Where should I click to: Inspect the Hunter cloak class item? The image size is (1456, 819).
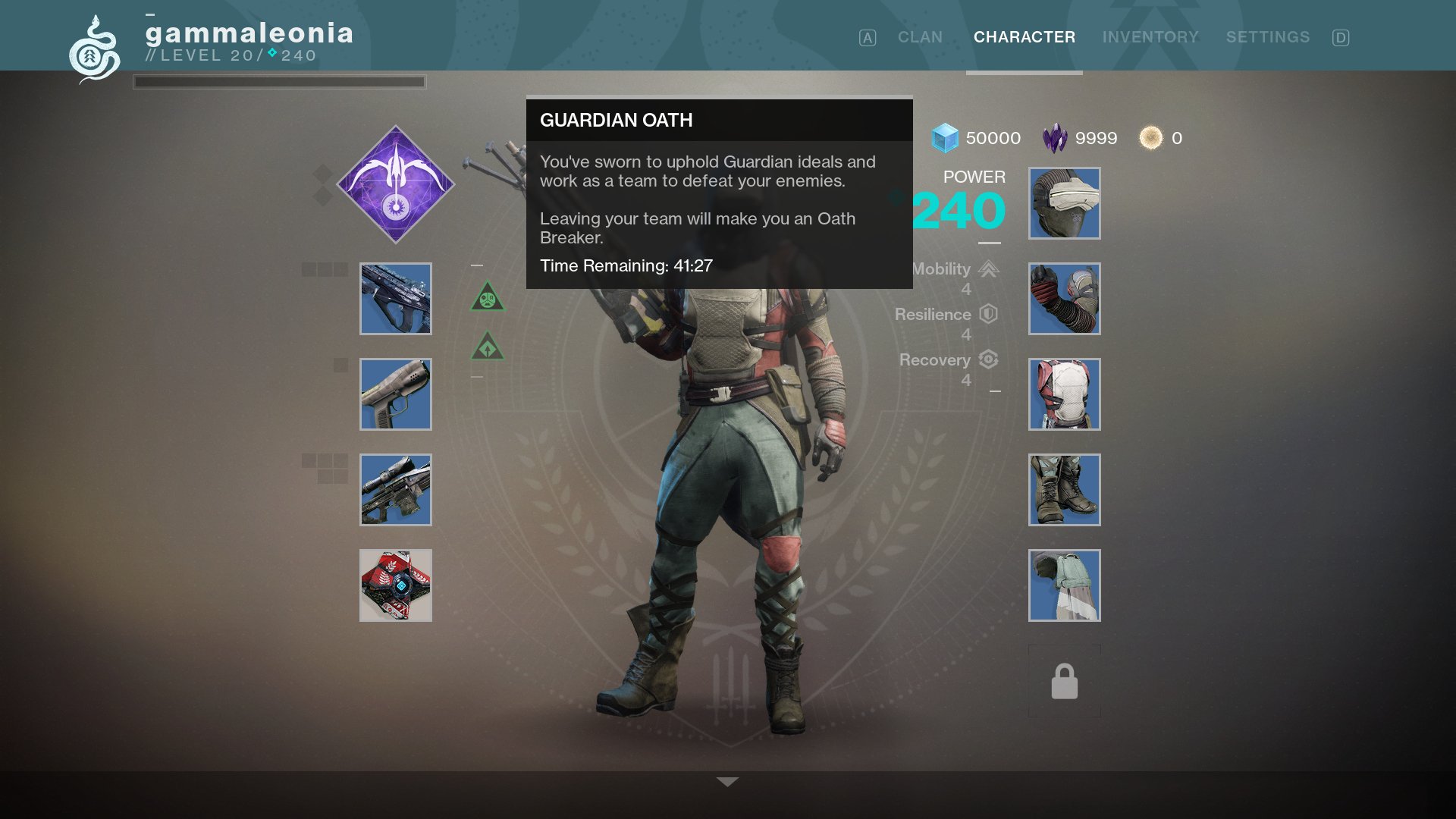[x=1064, y=585]
